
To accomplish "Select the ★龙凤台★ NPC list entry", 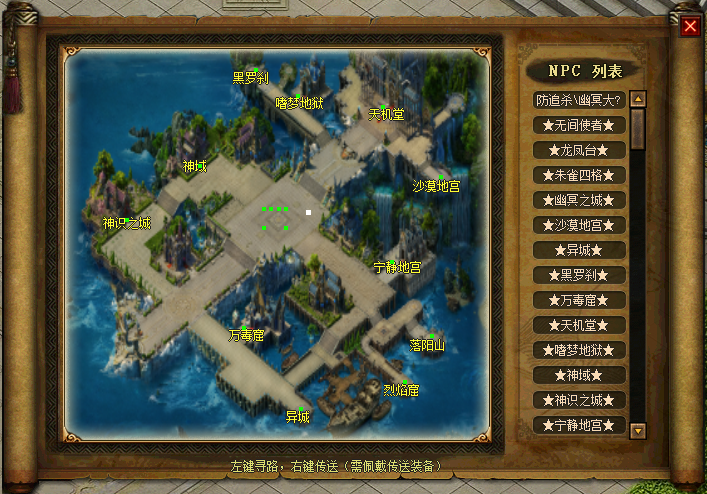I will tap(579, 150).
